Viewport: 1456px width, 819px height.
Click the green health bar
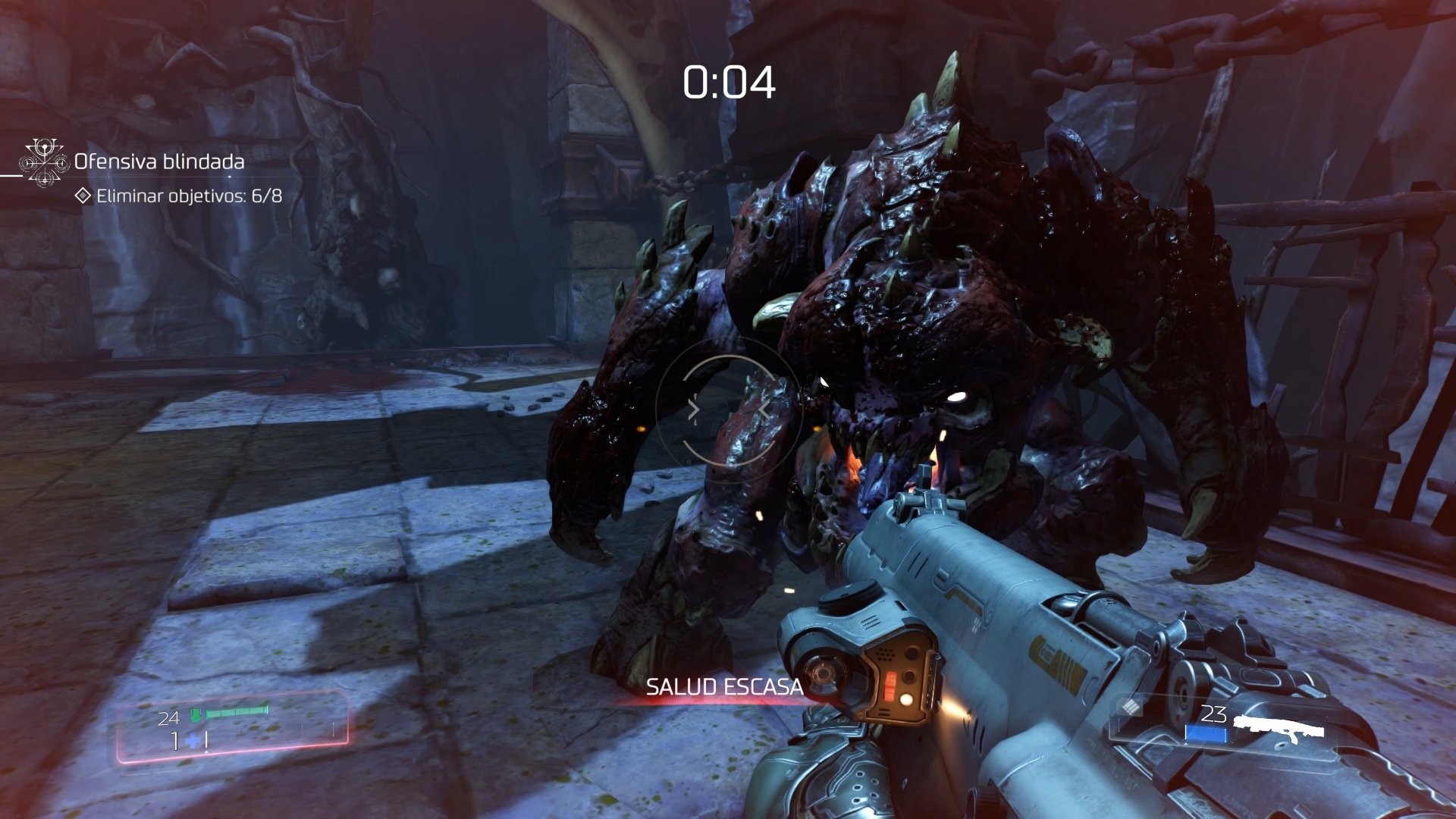coord(237,711)
